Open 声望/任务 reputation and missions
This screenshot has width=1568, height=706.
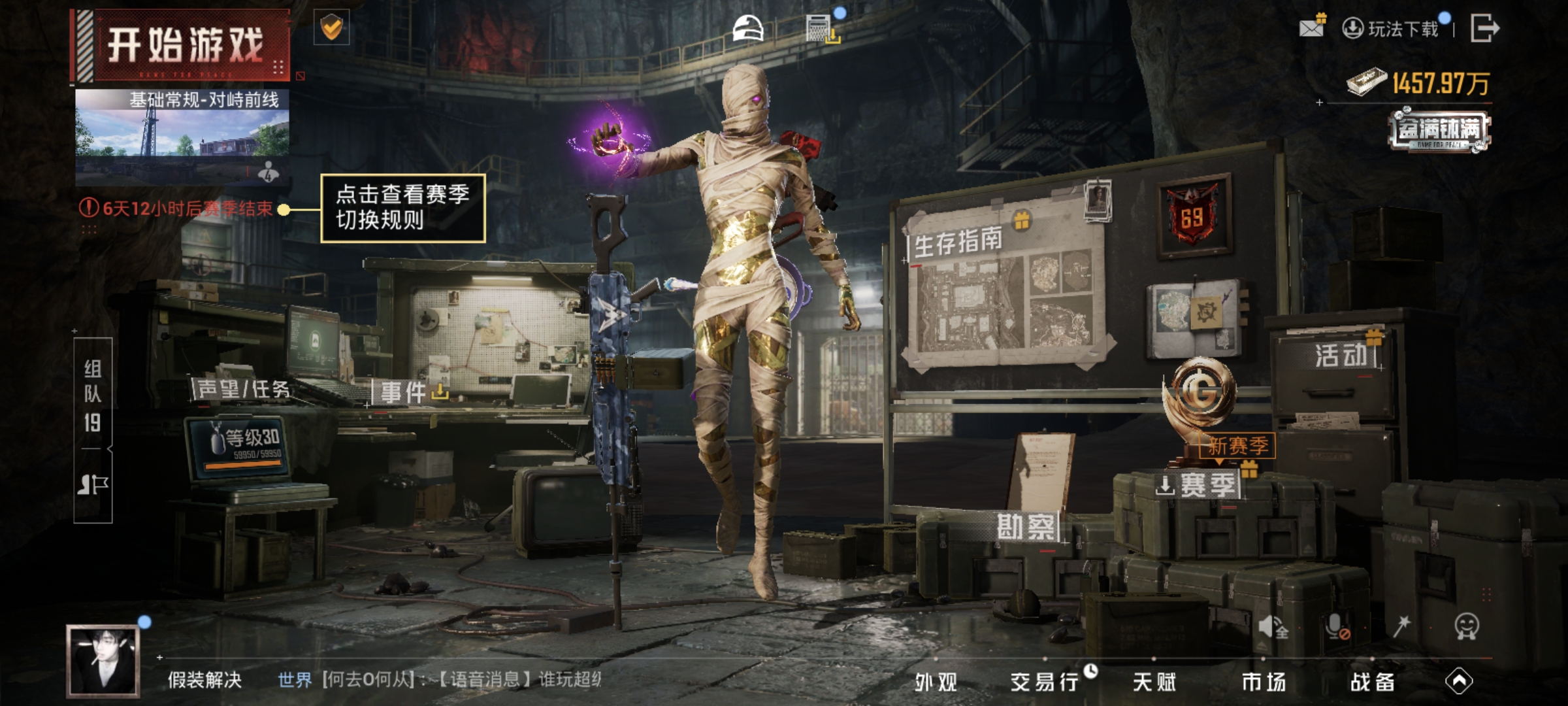point(243,390)
